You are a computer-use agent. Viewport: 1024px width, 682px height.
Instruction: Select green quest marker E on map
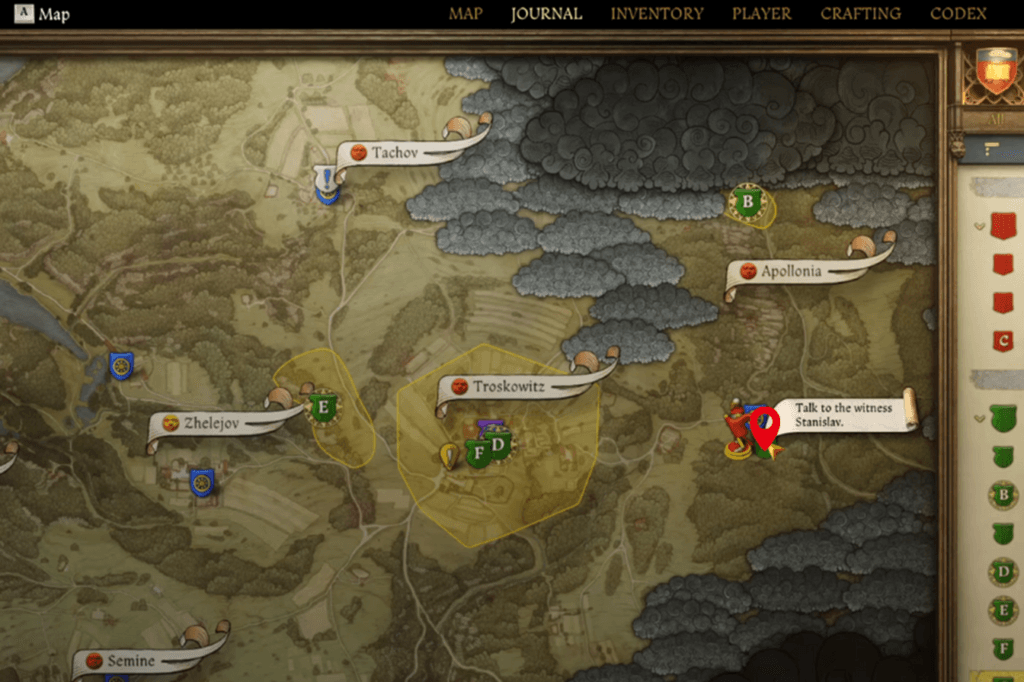[x=323, y=407]
